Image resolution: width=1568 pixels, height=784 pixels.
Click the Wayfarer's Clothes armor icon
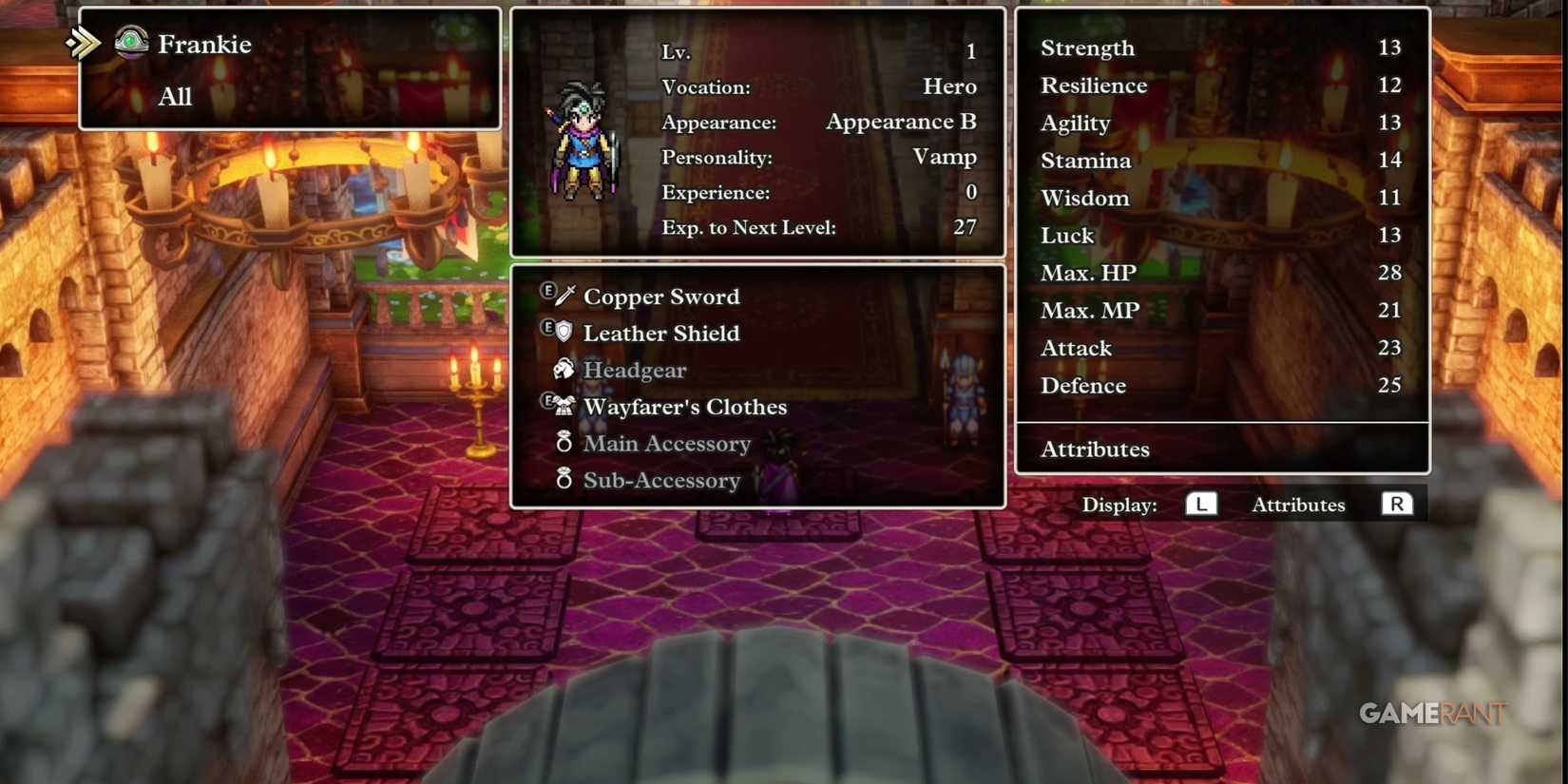pos(564,406)
